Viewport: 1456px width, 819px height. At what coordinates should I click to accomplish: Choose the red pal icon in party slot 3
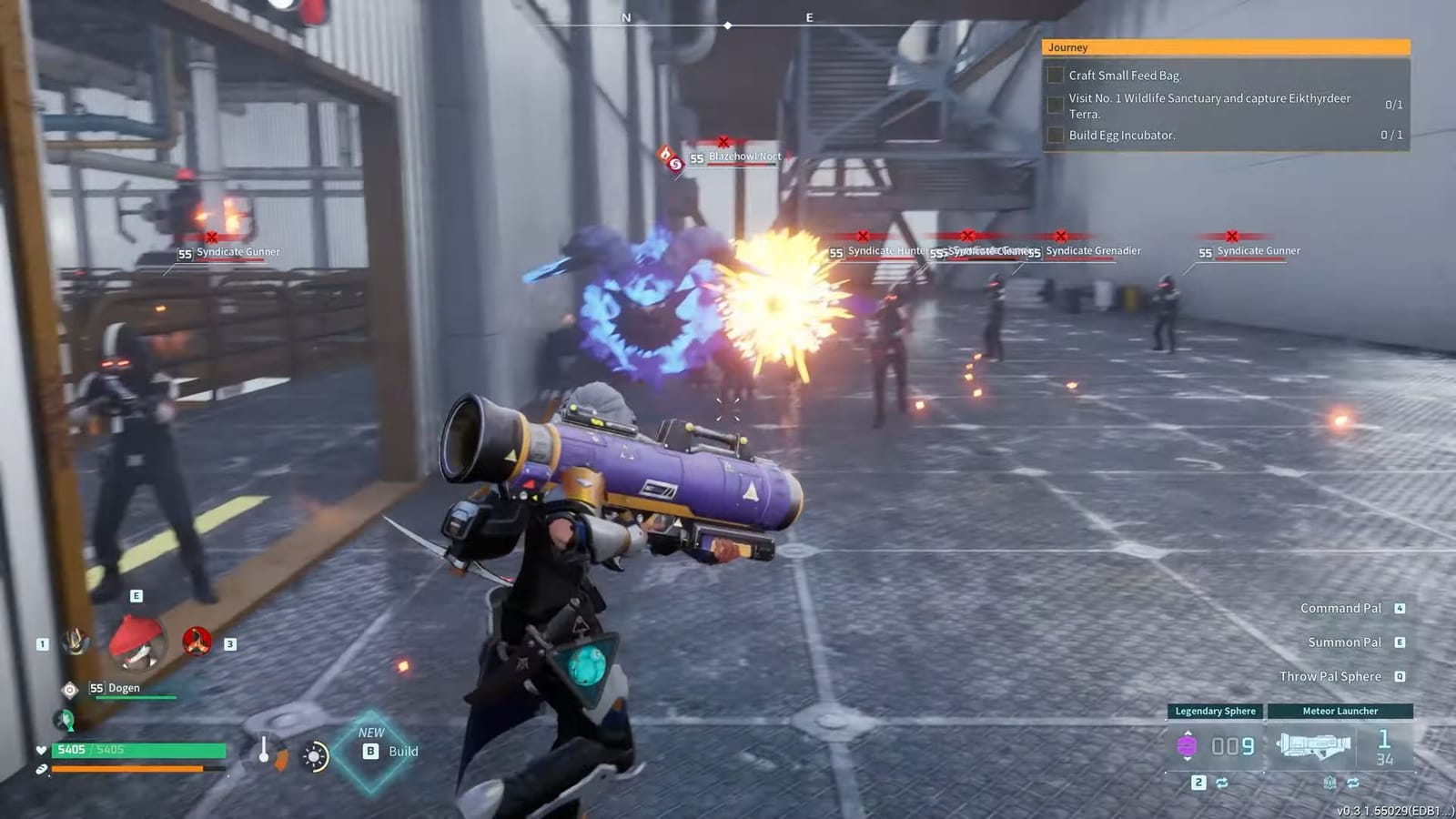click(197, 642)
